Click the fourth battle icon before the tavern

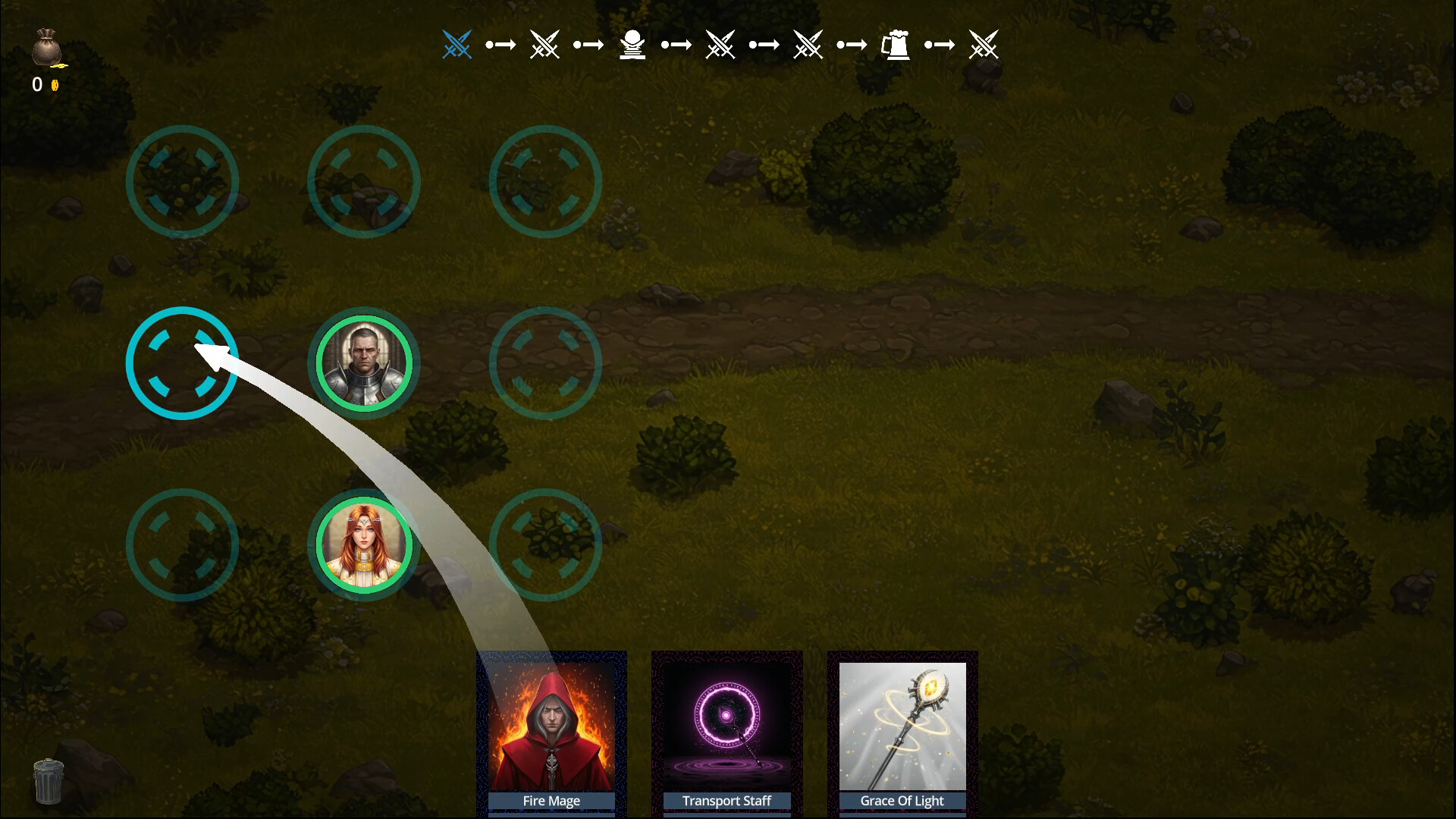point(808,44)
